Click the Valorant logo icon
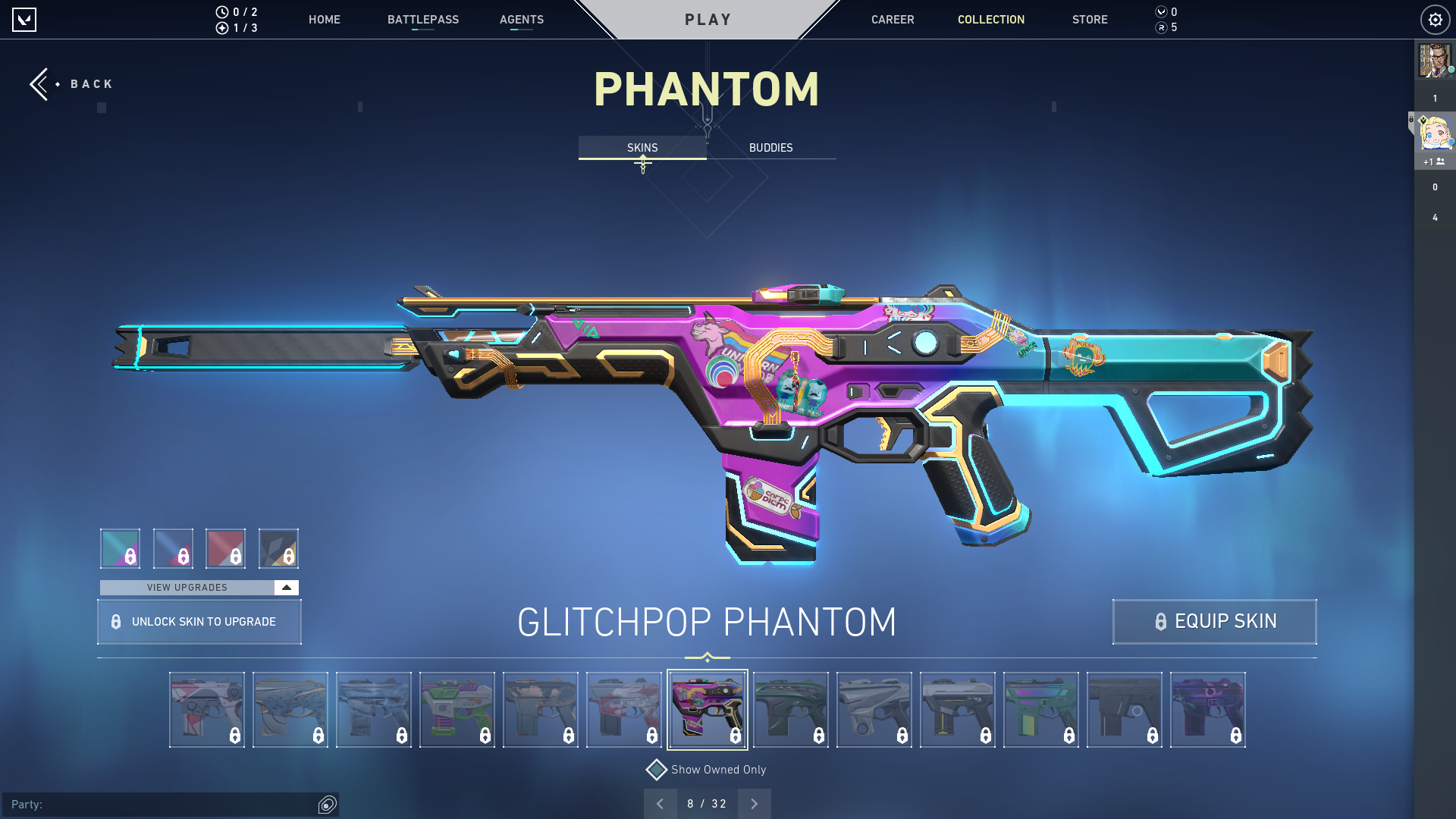The height and width of the screenshot is (819, 1456). (x=24, y=20)
